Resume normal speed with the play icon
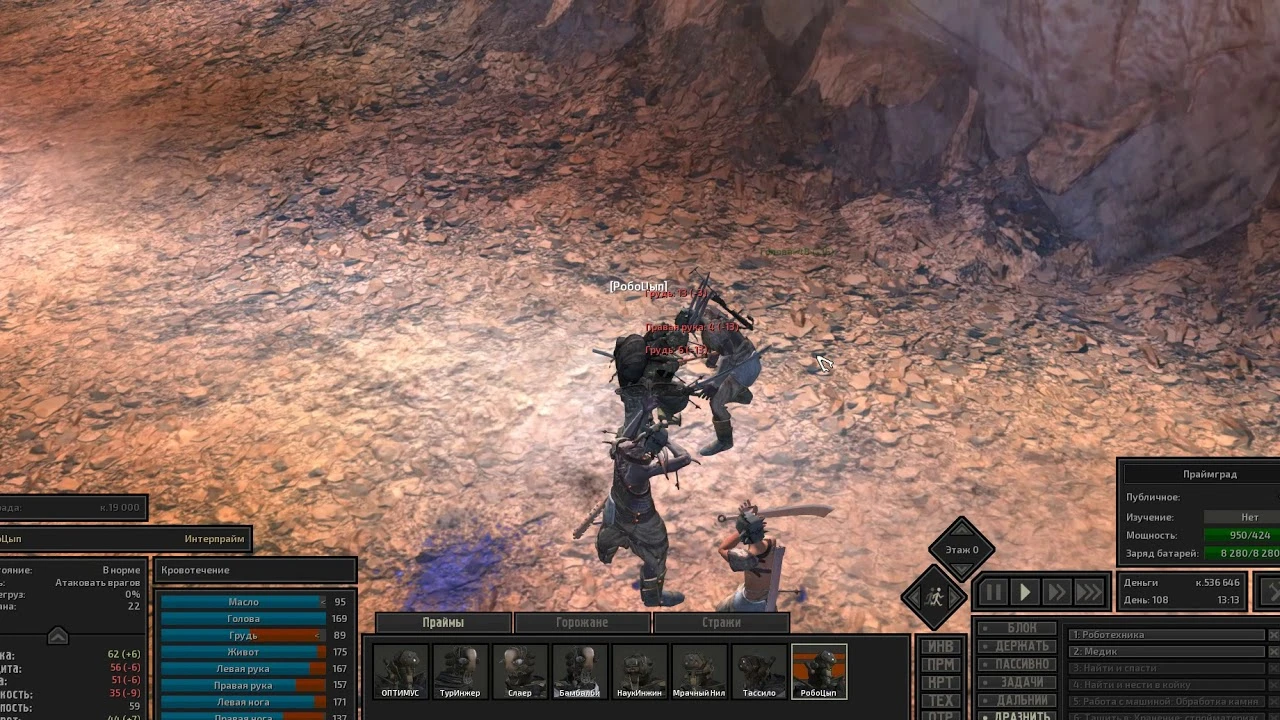This screenshot has height=720, width=1280. click(x=1025, y=592)
